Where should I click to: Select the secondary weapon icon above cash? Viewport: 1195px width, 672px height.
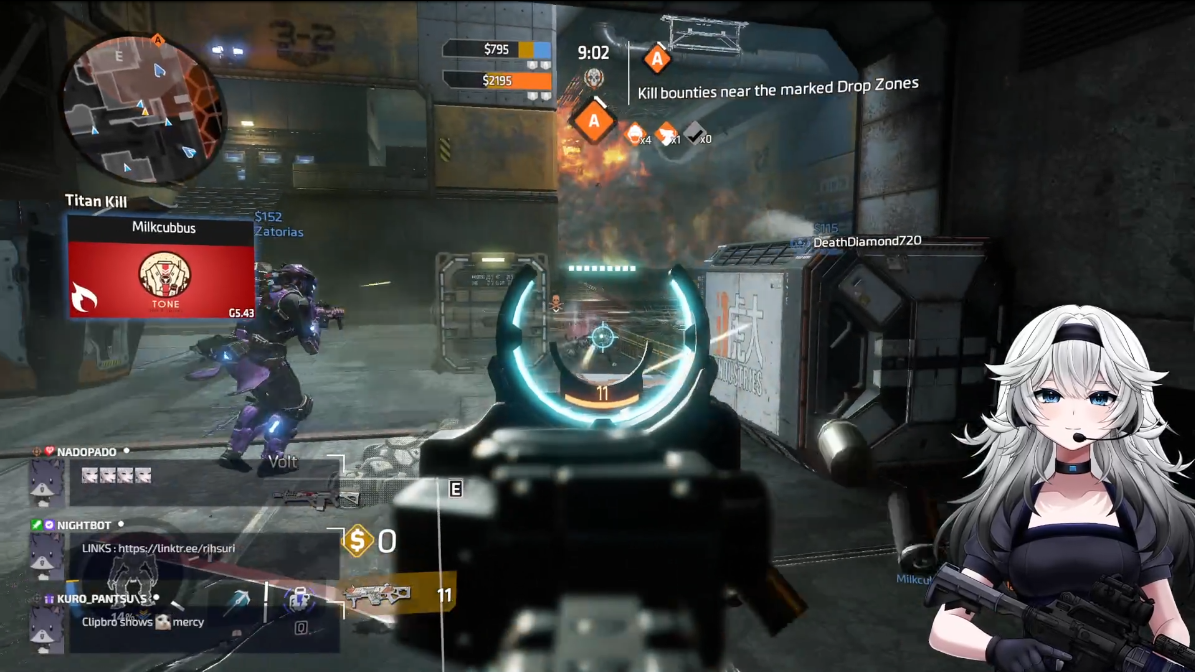[316, 496]
